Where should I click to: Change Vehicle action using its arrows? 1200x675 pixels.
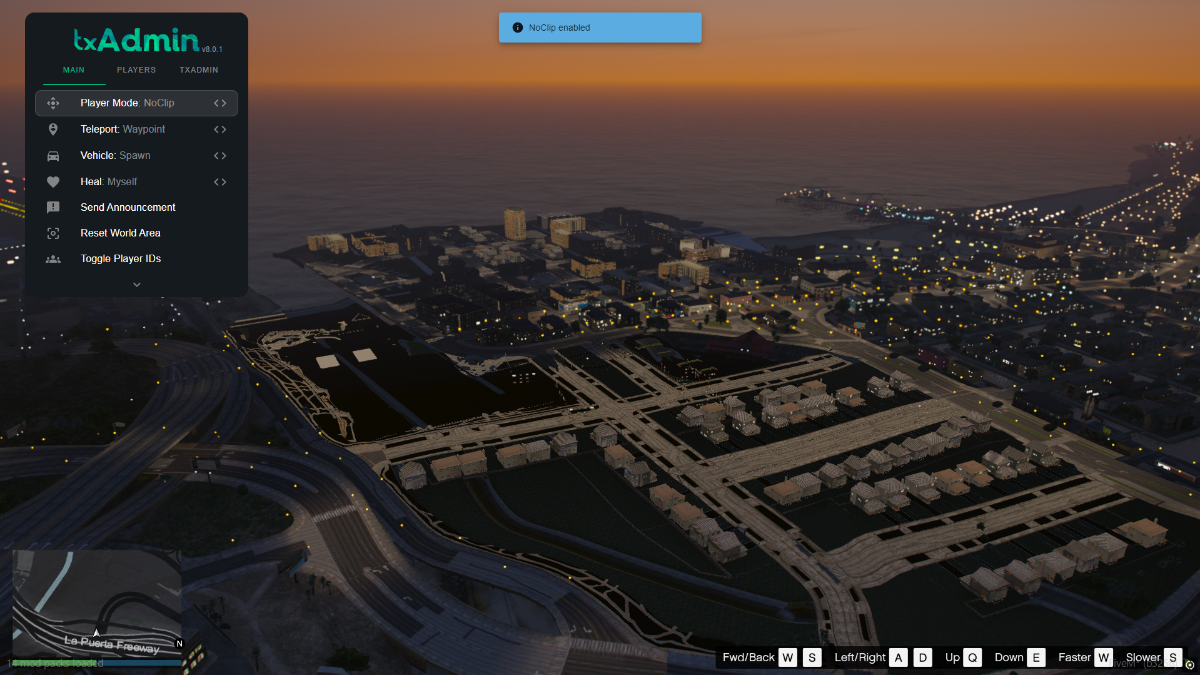click(220, 156)
